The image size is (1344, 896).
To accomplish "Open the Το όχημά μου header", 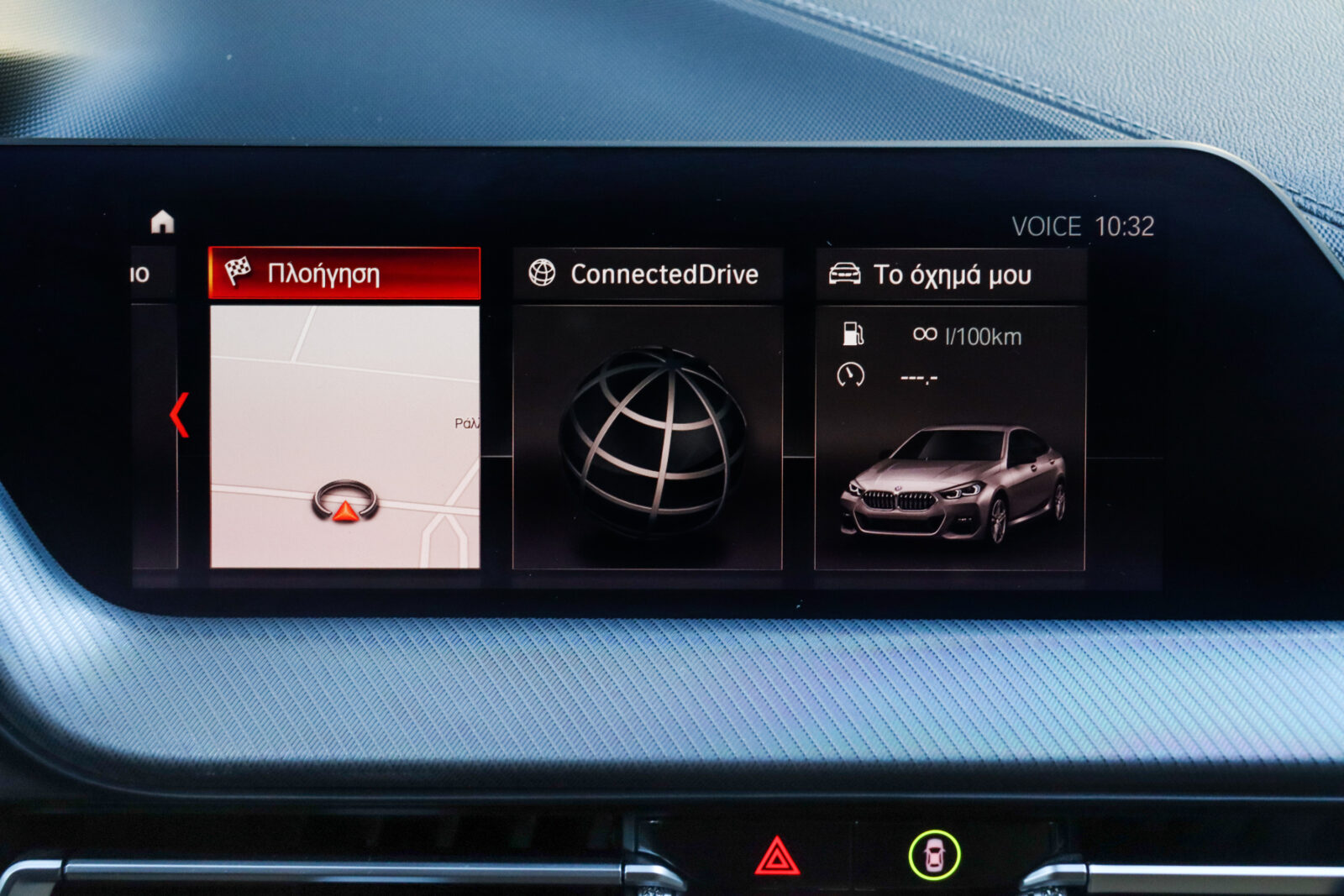I will pos(951,275).
